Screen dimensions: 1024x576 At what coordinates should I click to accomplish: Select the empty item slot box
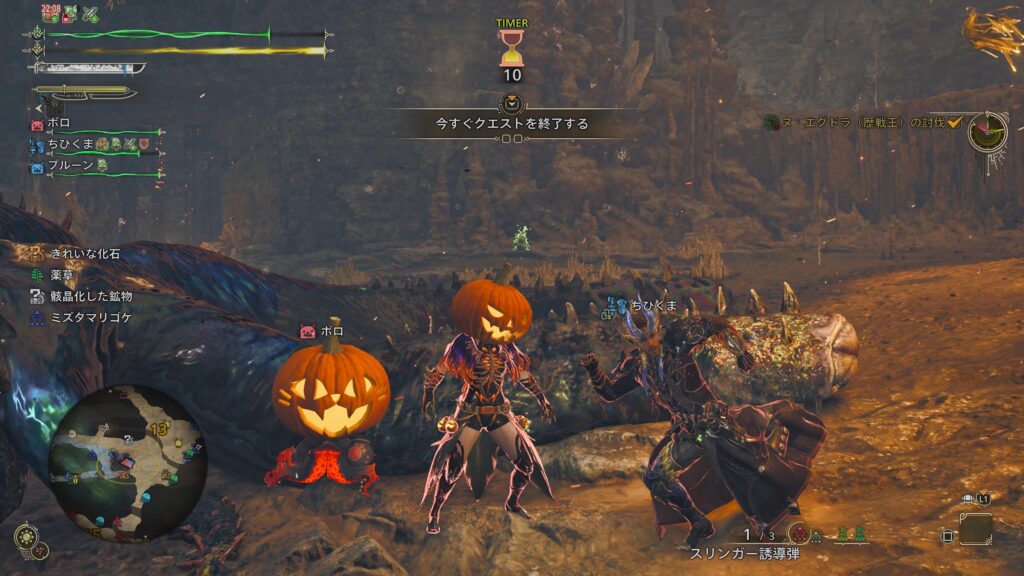point(975,529)
